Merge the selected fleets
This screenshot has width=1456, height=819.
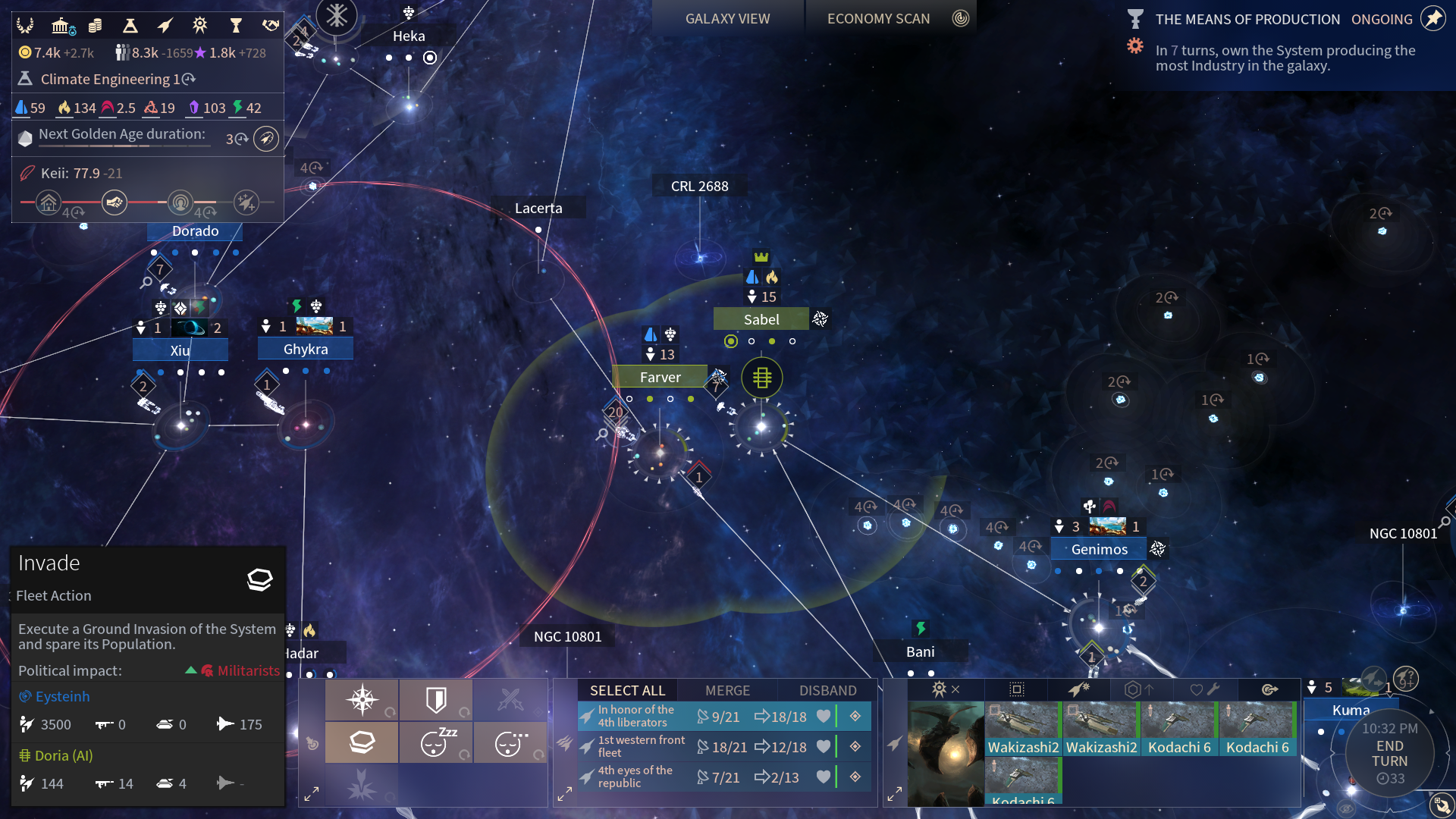point(727,690)
